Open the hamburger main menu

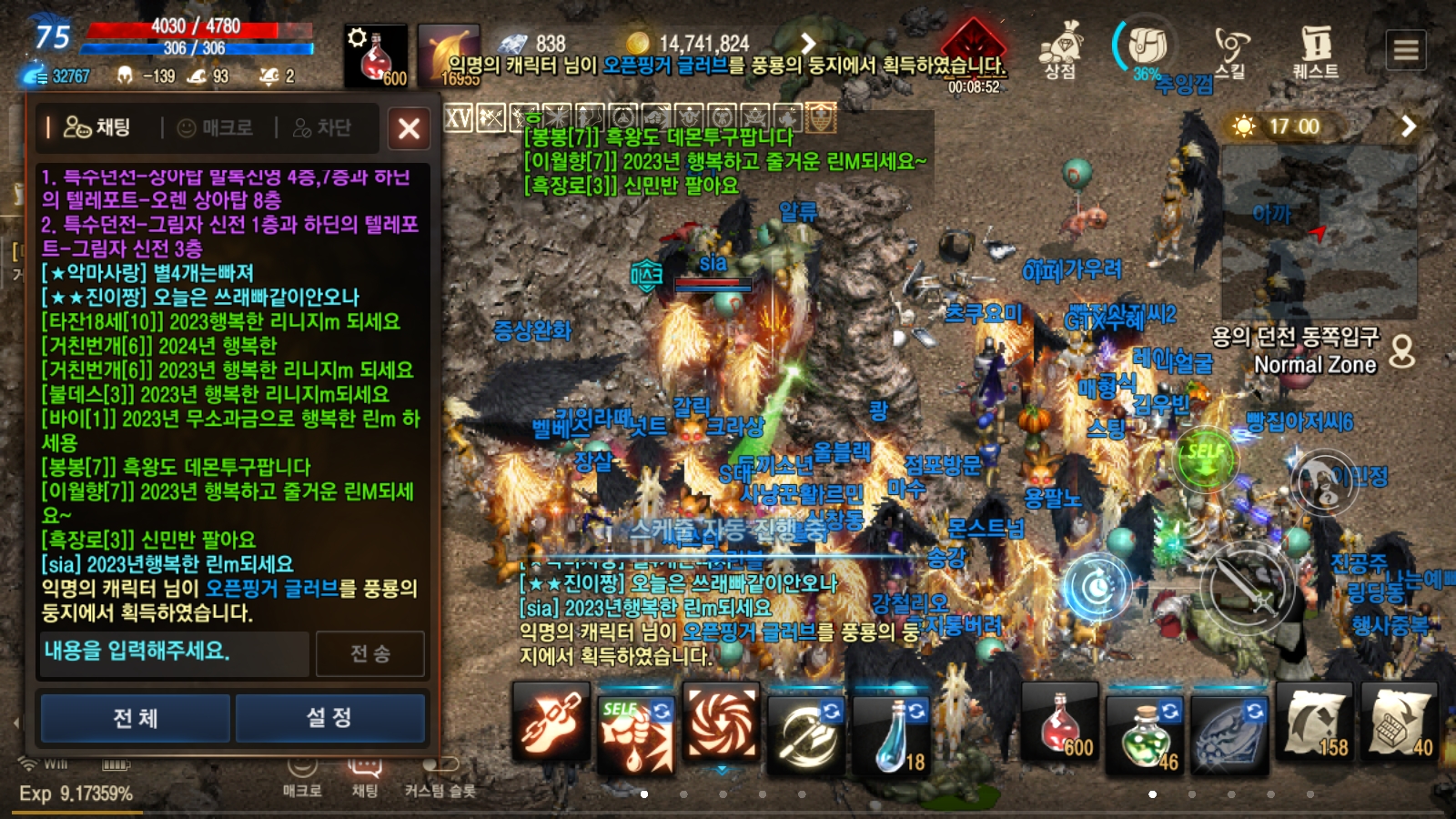[x=1406, y=49]
